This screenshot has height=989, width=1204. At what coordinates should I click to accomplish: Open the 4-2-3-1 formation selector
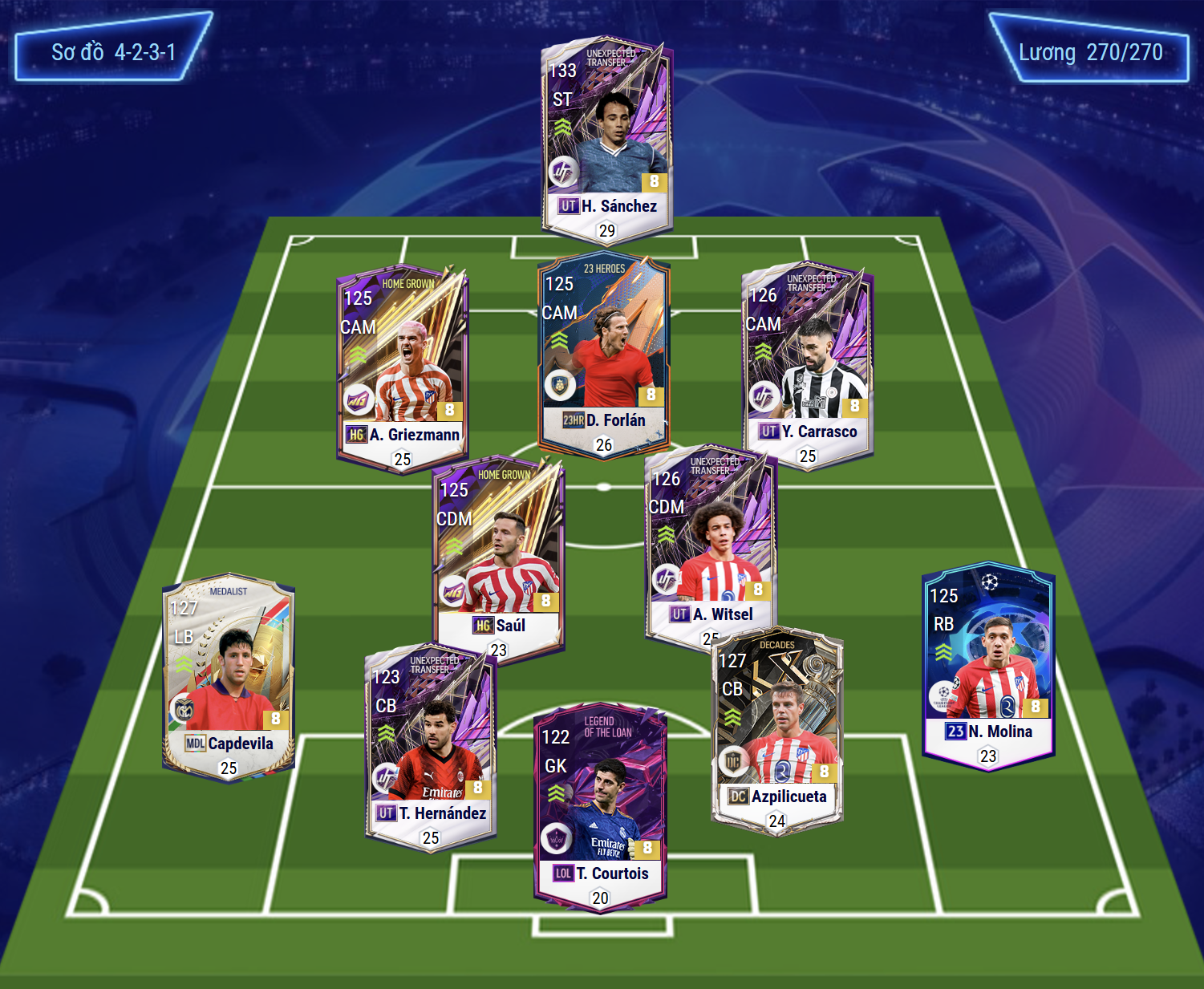click(113, 52)
